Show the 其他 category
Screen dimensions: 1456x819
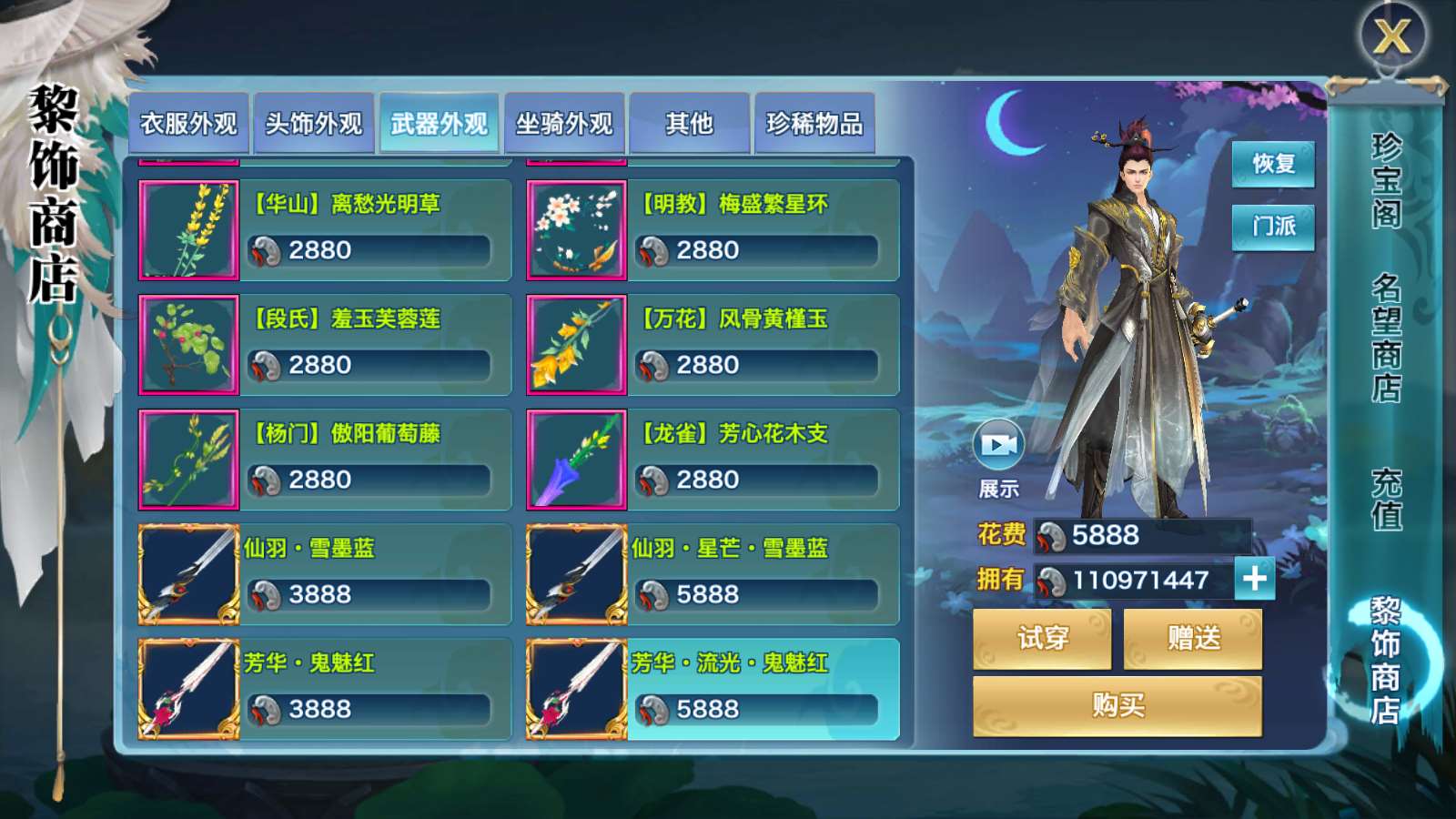tap(689, 124)
